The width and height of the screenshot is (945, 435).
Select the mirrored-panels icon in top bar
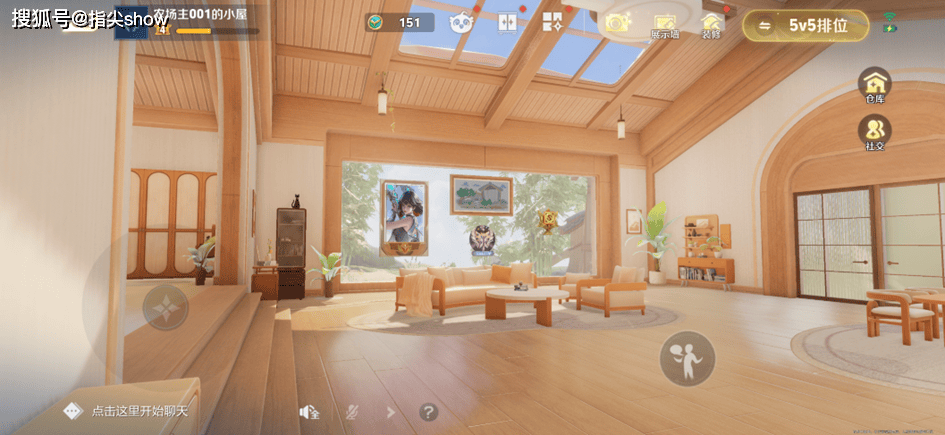507,22
